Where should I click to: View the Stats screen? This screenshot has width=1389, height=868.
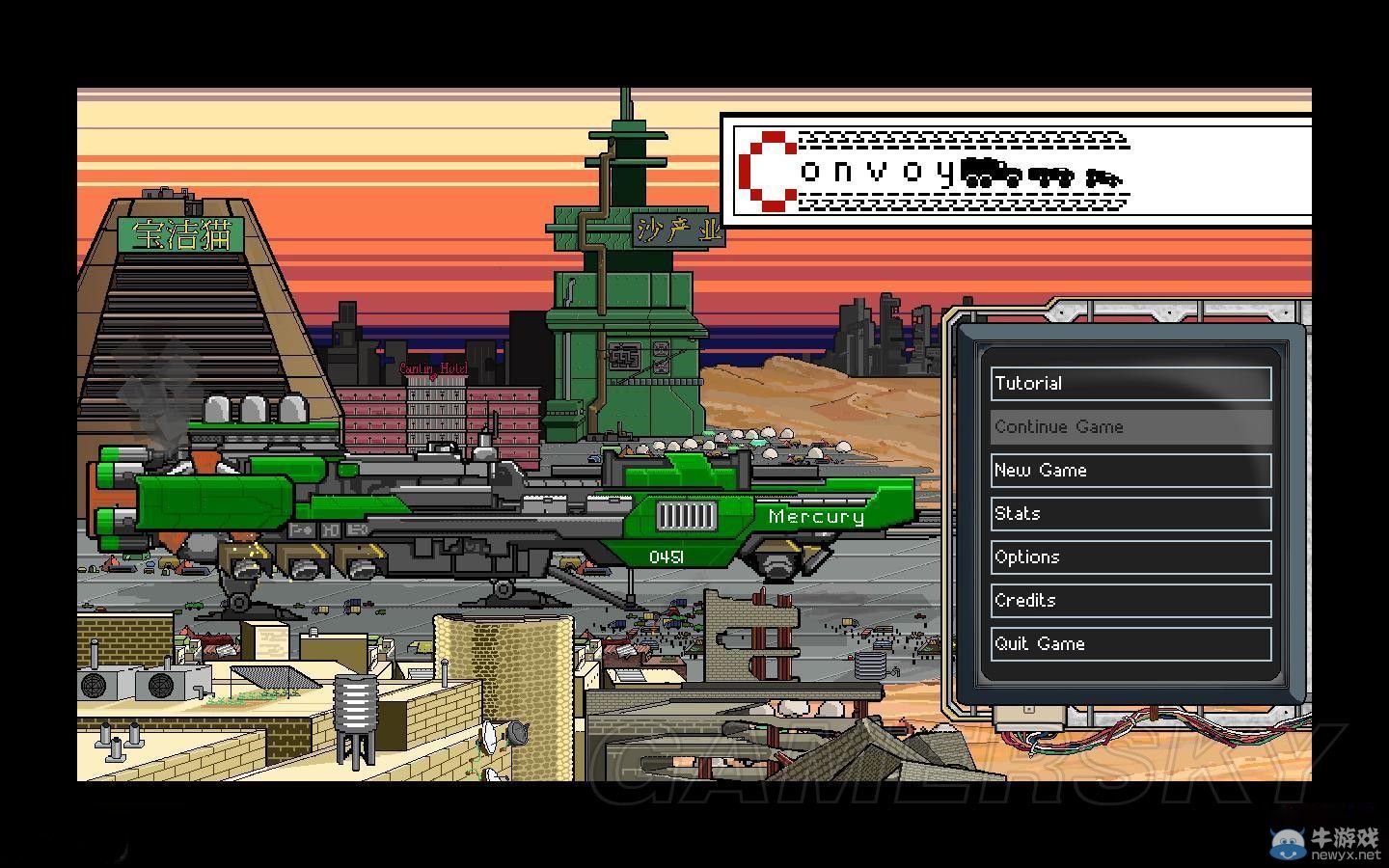(1130, 514)
